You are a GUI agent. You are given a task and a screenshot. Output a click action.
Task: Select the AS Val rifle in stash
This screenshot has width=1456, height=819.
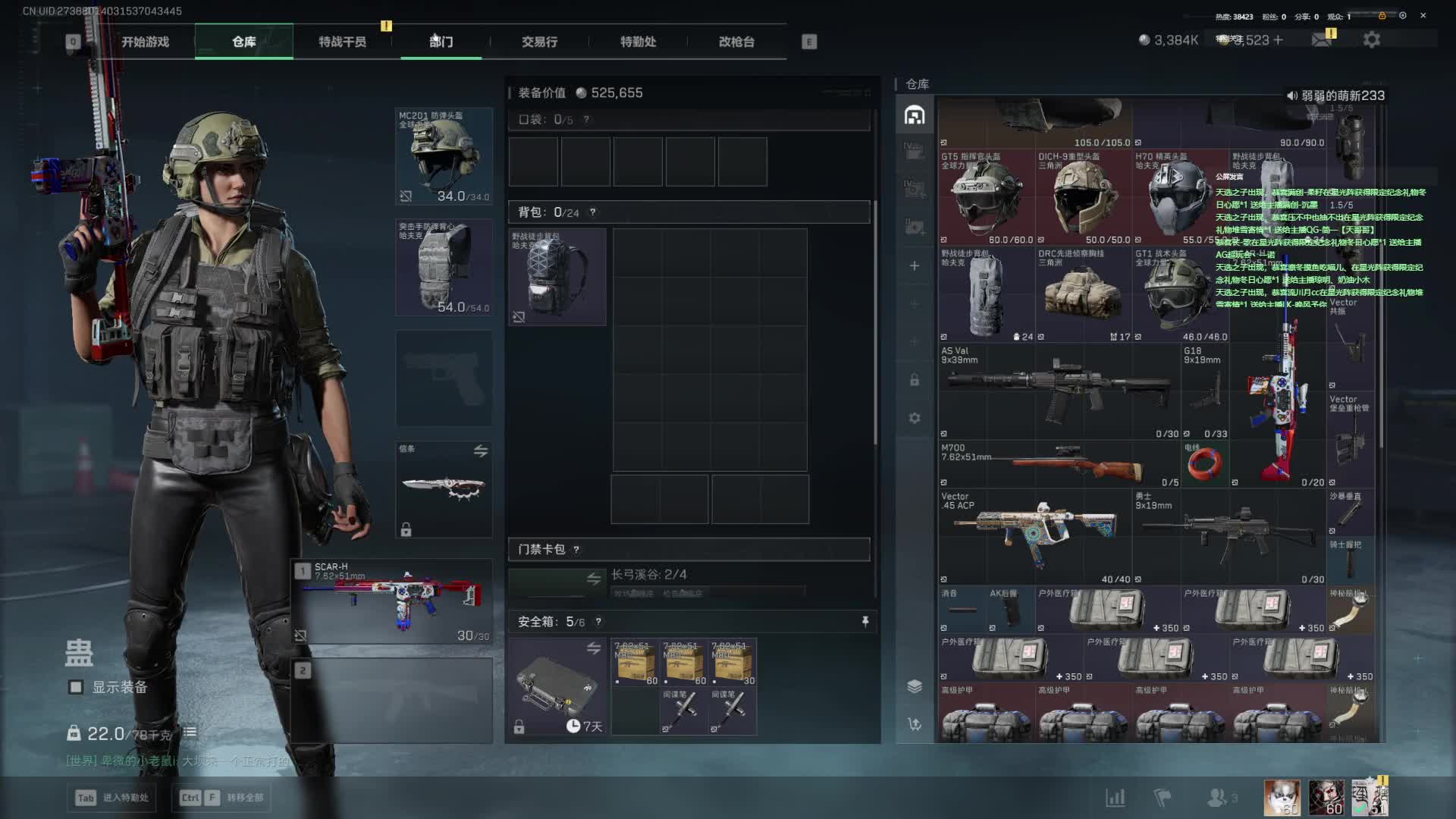1058,391
